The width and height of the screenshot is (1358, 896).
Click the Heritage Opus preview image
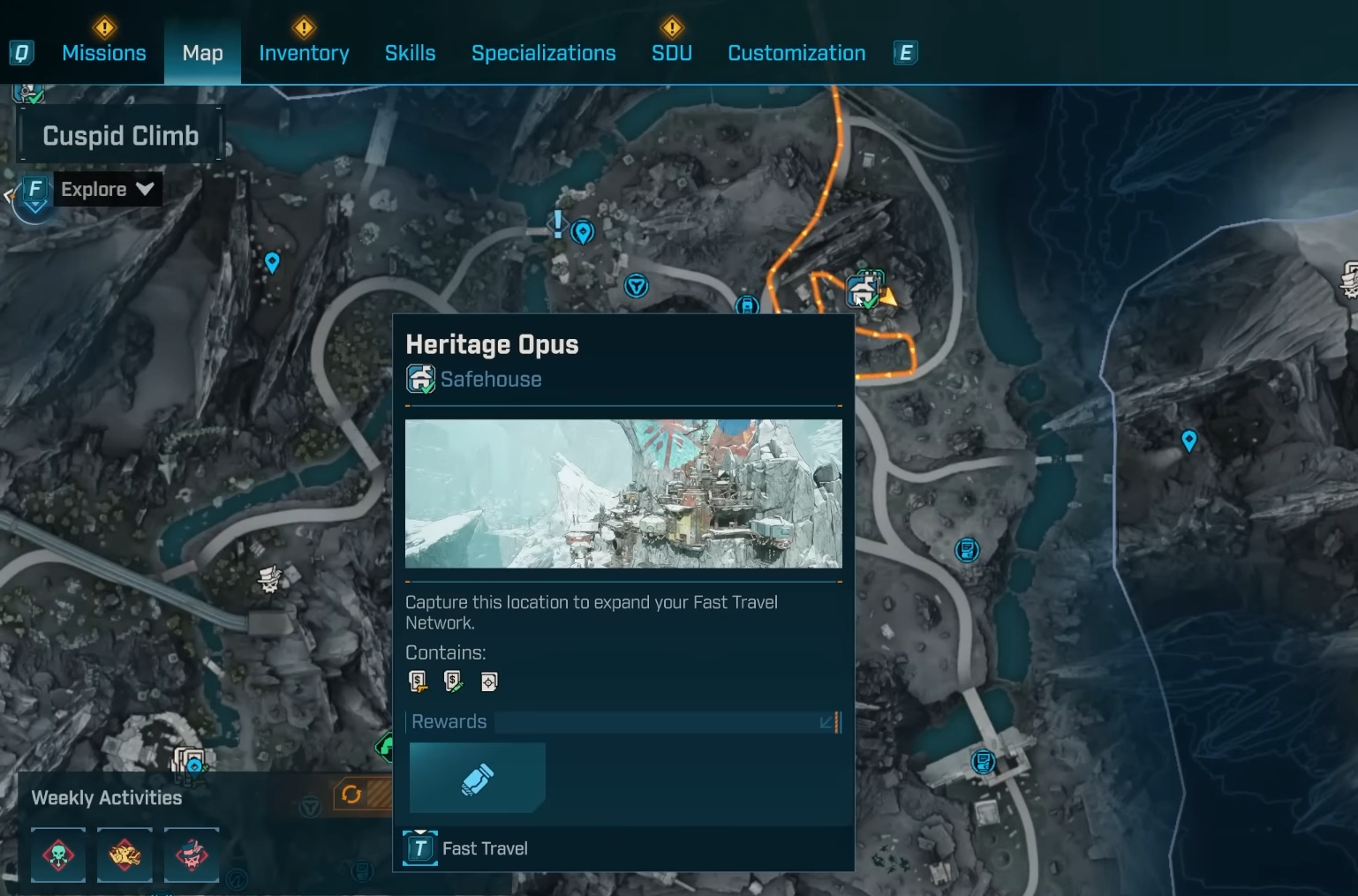pyautogui.click(x=622, y=493)
